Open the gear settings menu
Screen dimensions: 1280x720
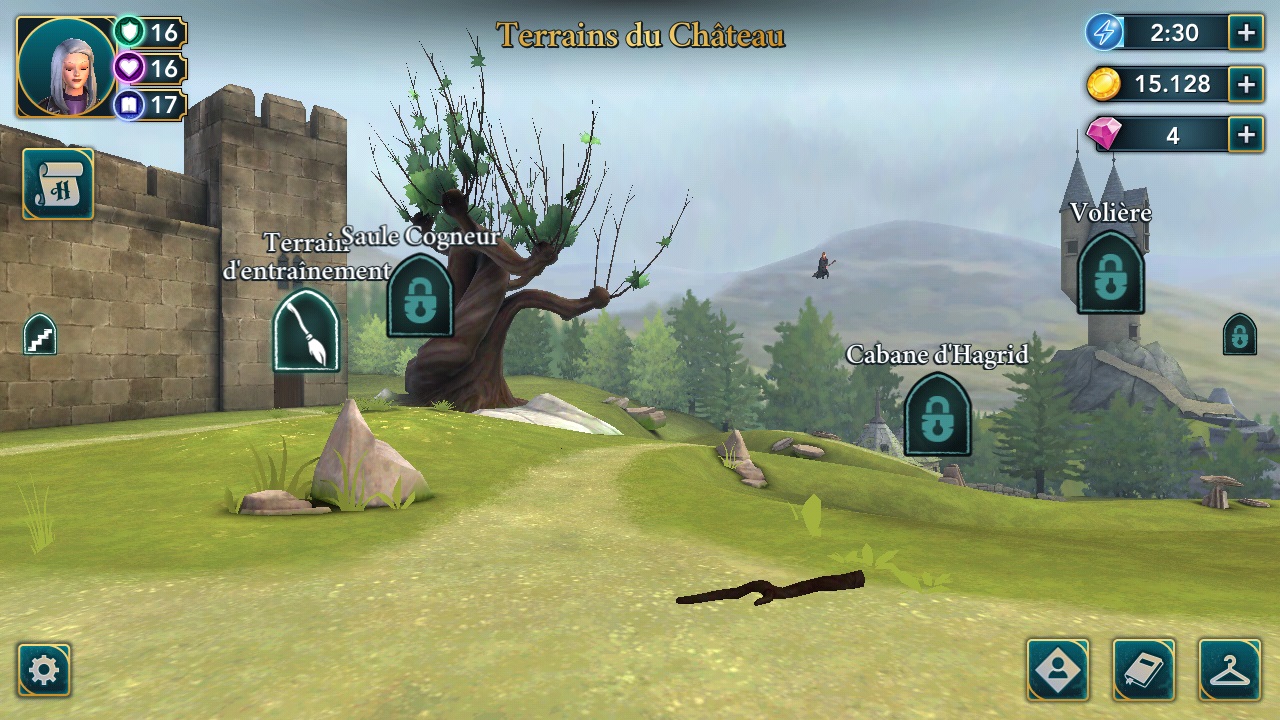coord(44,669)
